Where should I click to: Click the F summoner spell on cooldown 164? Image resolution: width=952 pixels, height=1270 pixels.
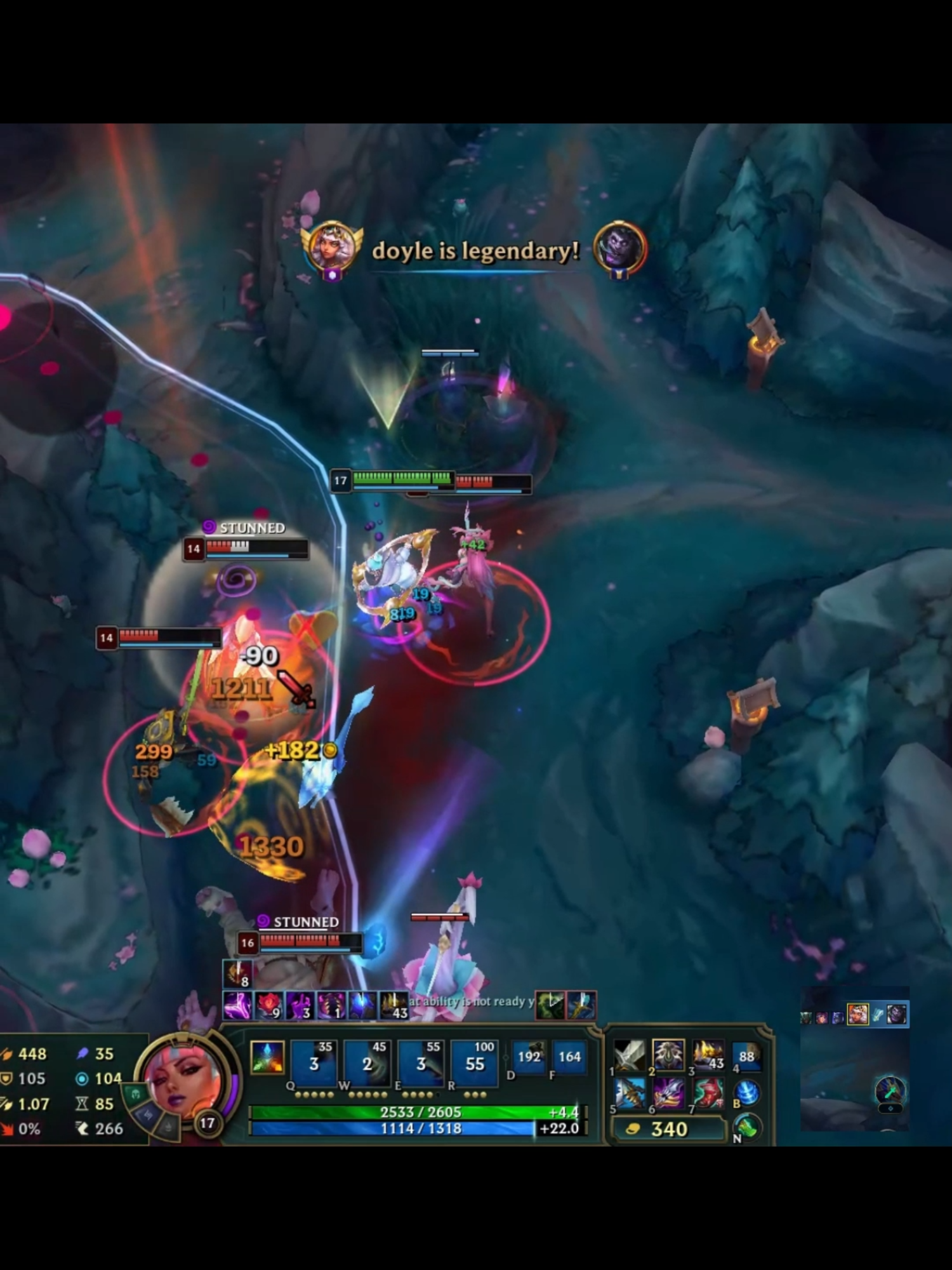(569, 1057)
